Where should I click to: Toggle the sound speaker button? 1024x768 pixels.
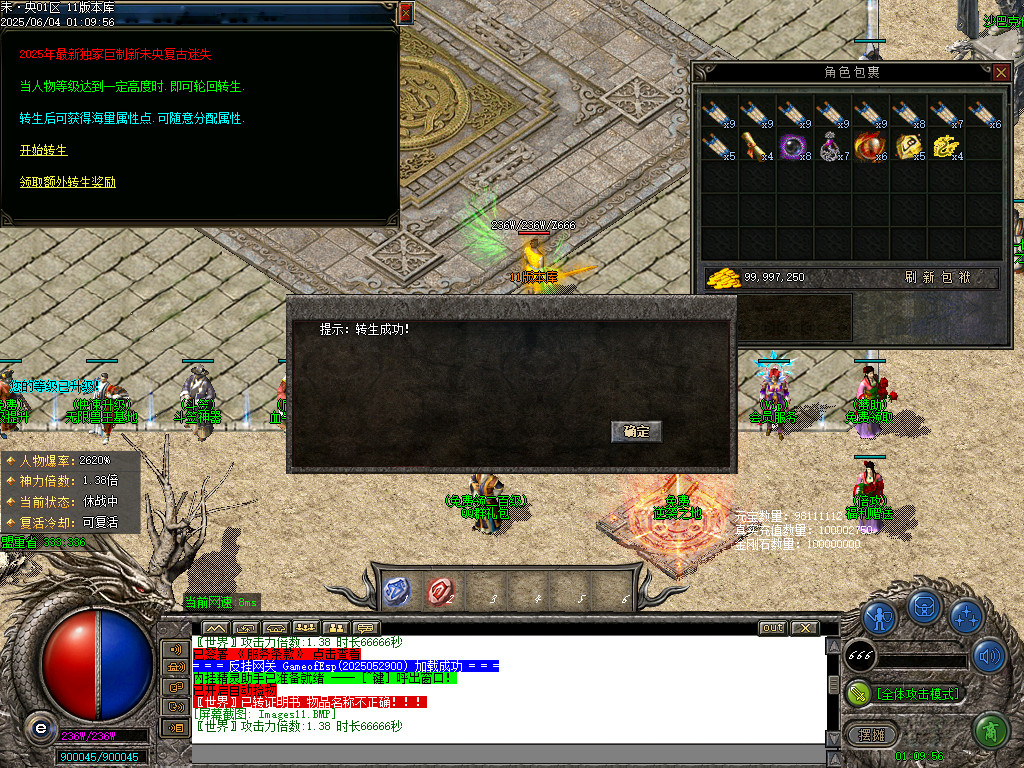click(989, 655)
